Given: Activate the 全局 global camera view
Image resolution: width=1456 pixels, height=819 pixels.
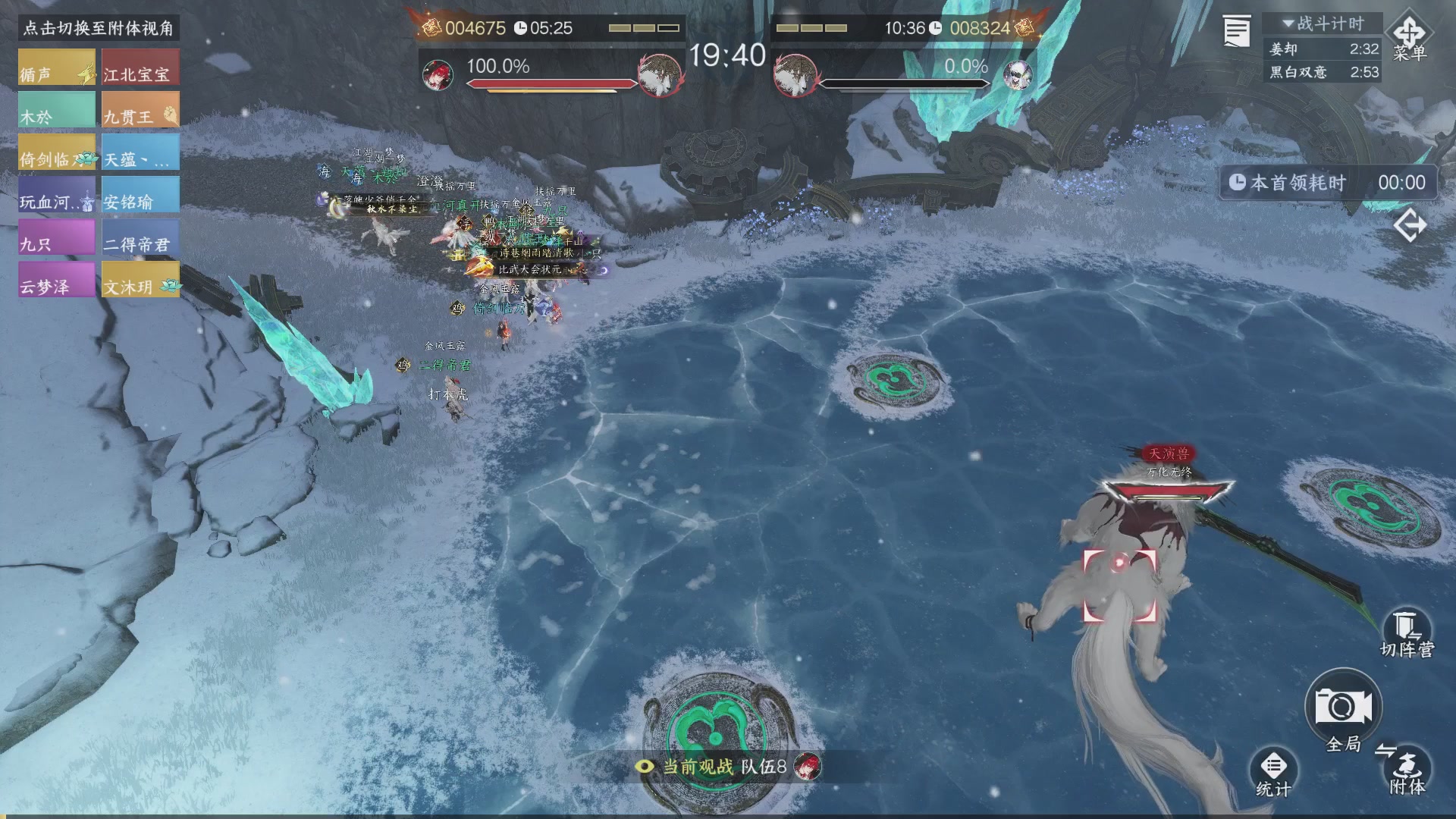Looking at the screenshot, I should click(x=1343, y=709).
